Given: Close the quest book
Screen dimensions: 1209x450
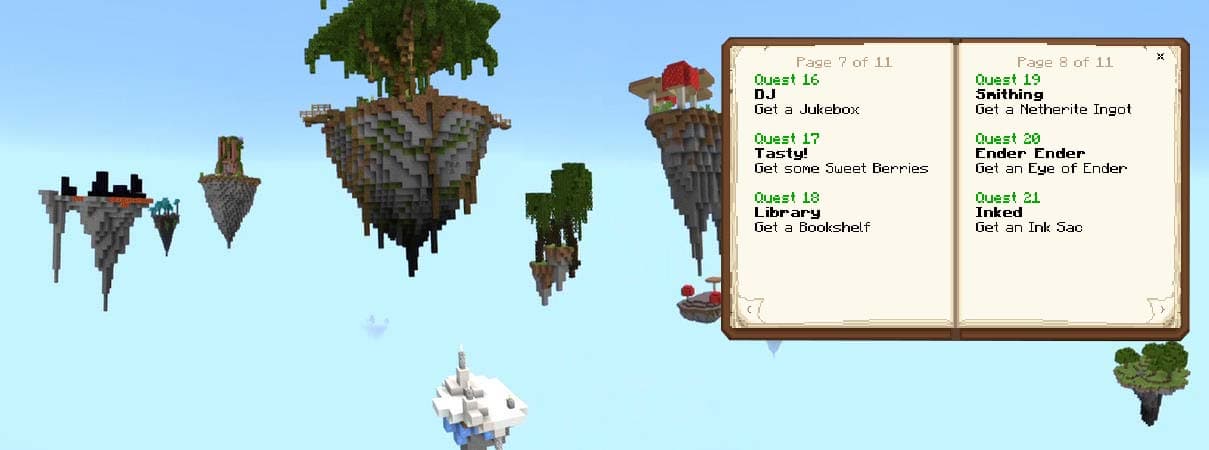Looking at the screenshot, I should click(1160, 57).
